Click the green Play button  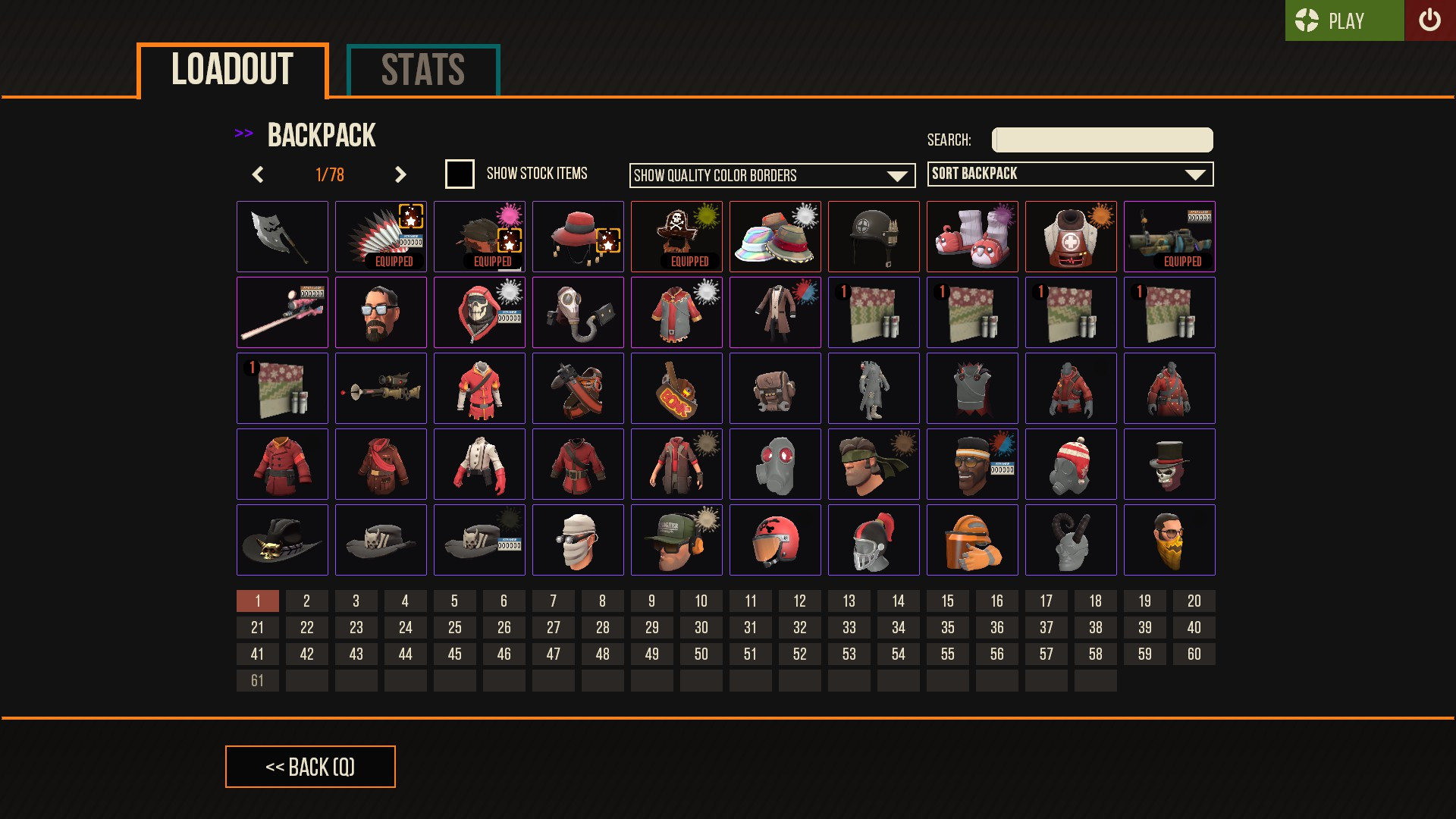pos(1344,21)
